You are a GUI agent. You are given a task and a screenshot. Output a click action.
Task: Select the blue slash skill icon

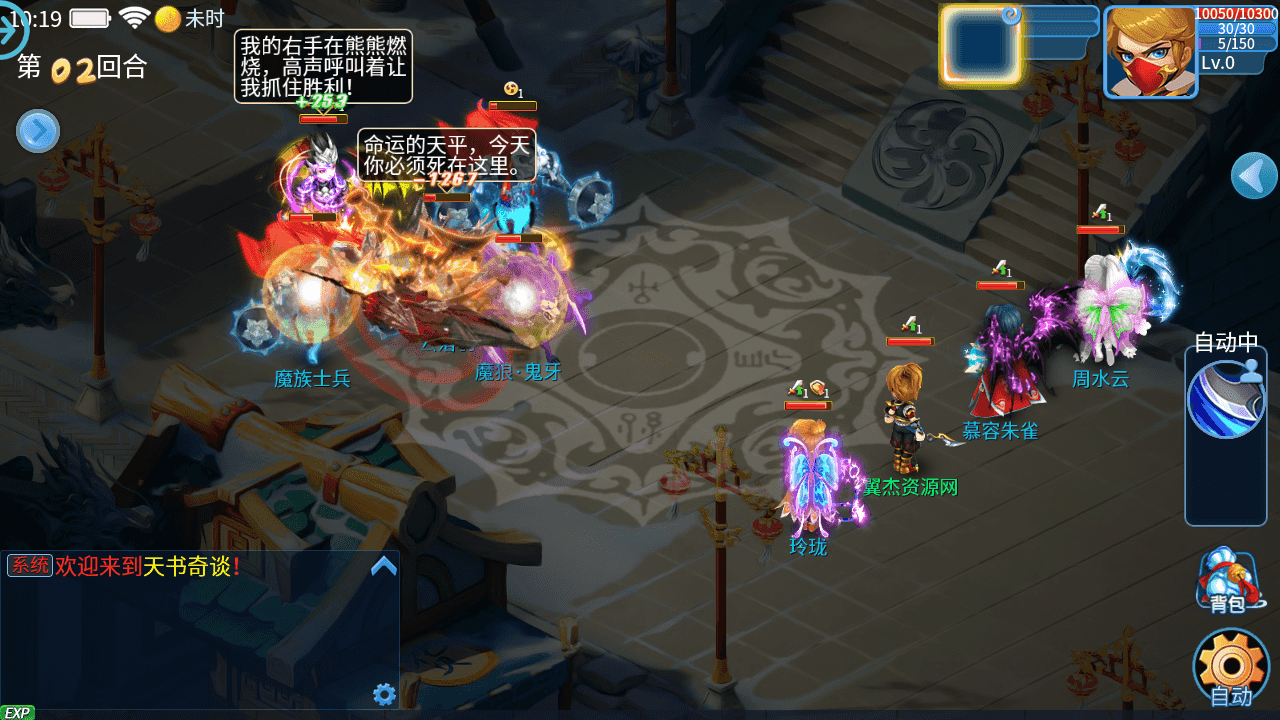click(x=1225, y=399)
